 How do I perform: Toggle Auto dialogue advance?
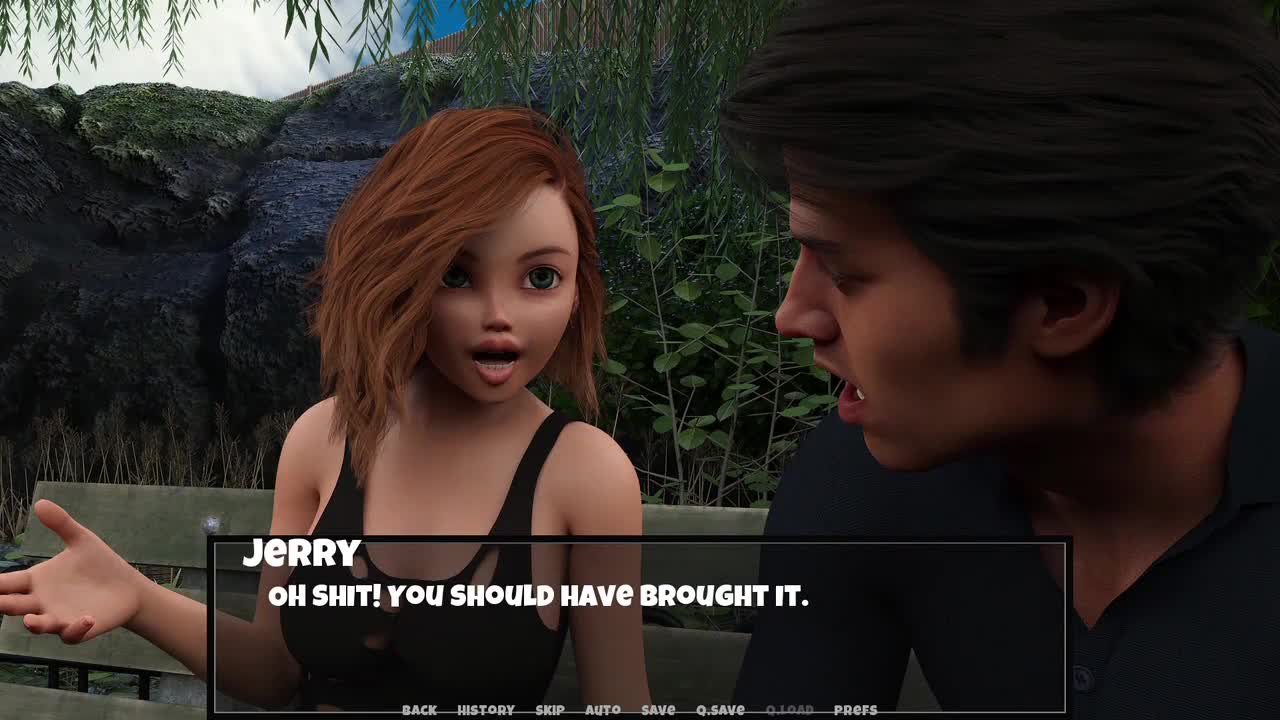click(602, 710)
